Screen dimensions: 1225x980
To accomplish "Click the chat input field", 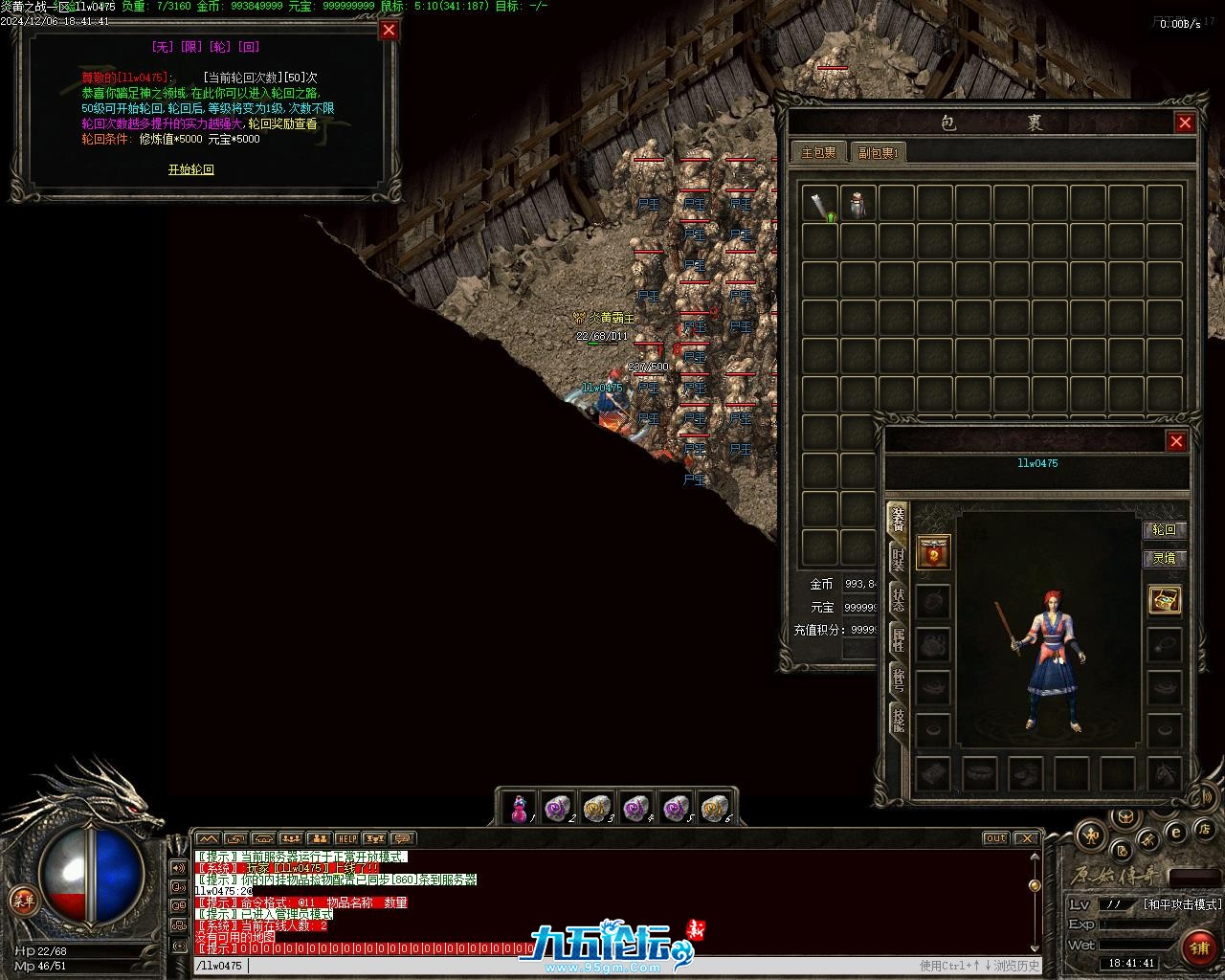I will 574,966.
